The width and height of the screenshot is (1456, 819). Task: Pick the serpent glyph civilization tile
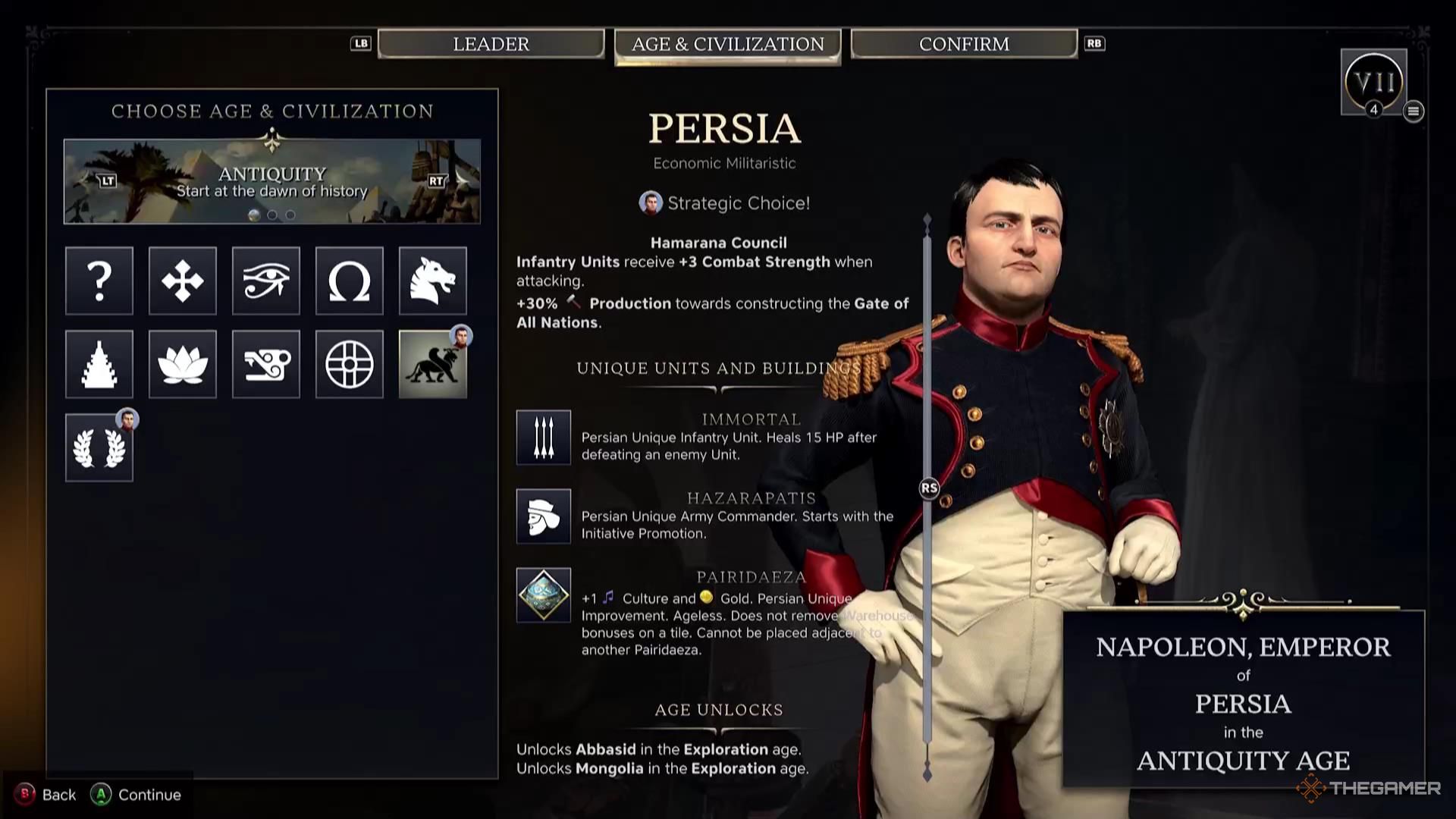266,364
